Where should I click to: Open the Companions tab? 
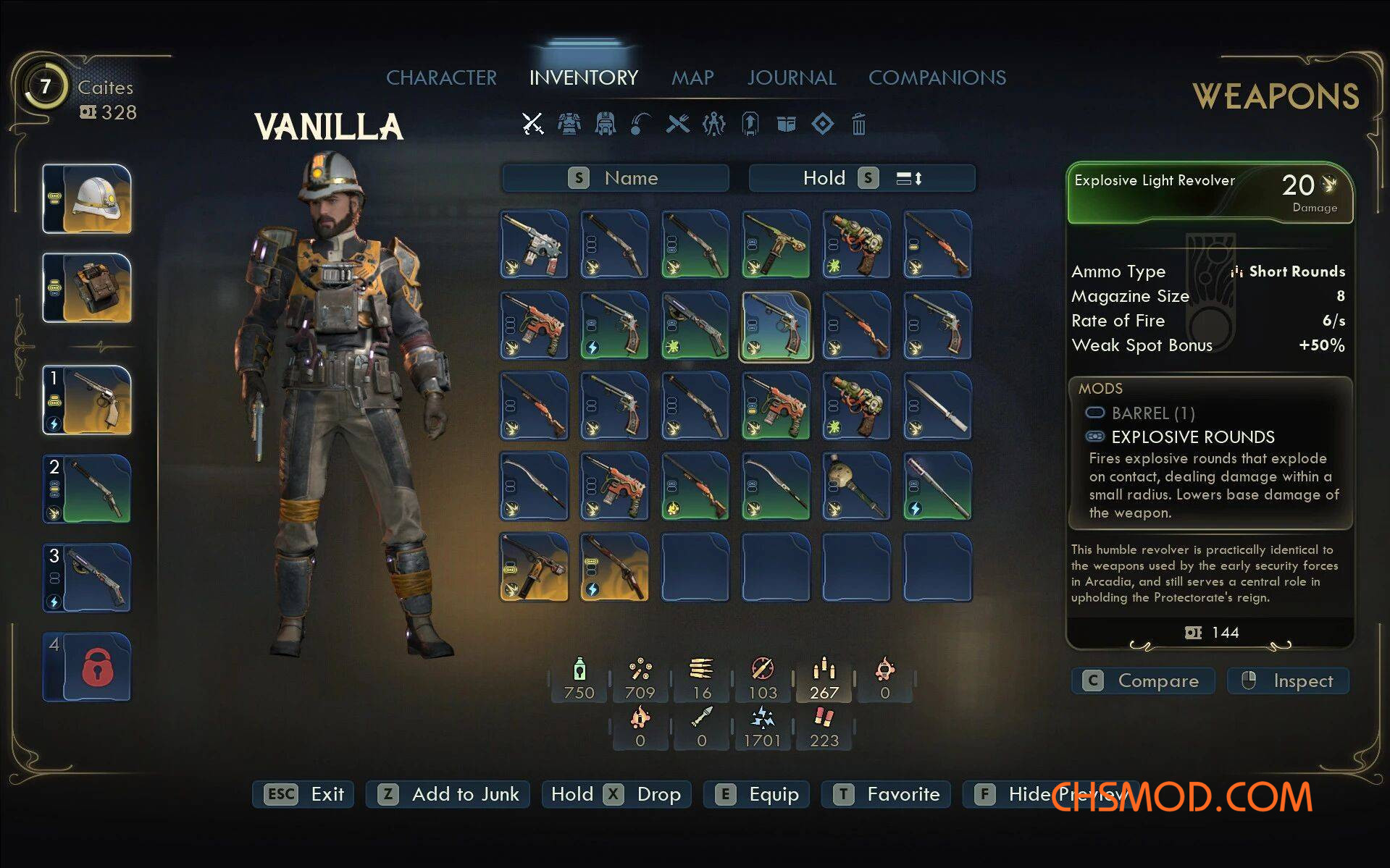pyautogui.click(x=937, y=77)
